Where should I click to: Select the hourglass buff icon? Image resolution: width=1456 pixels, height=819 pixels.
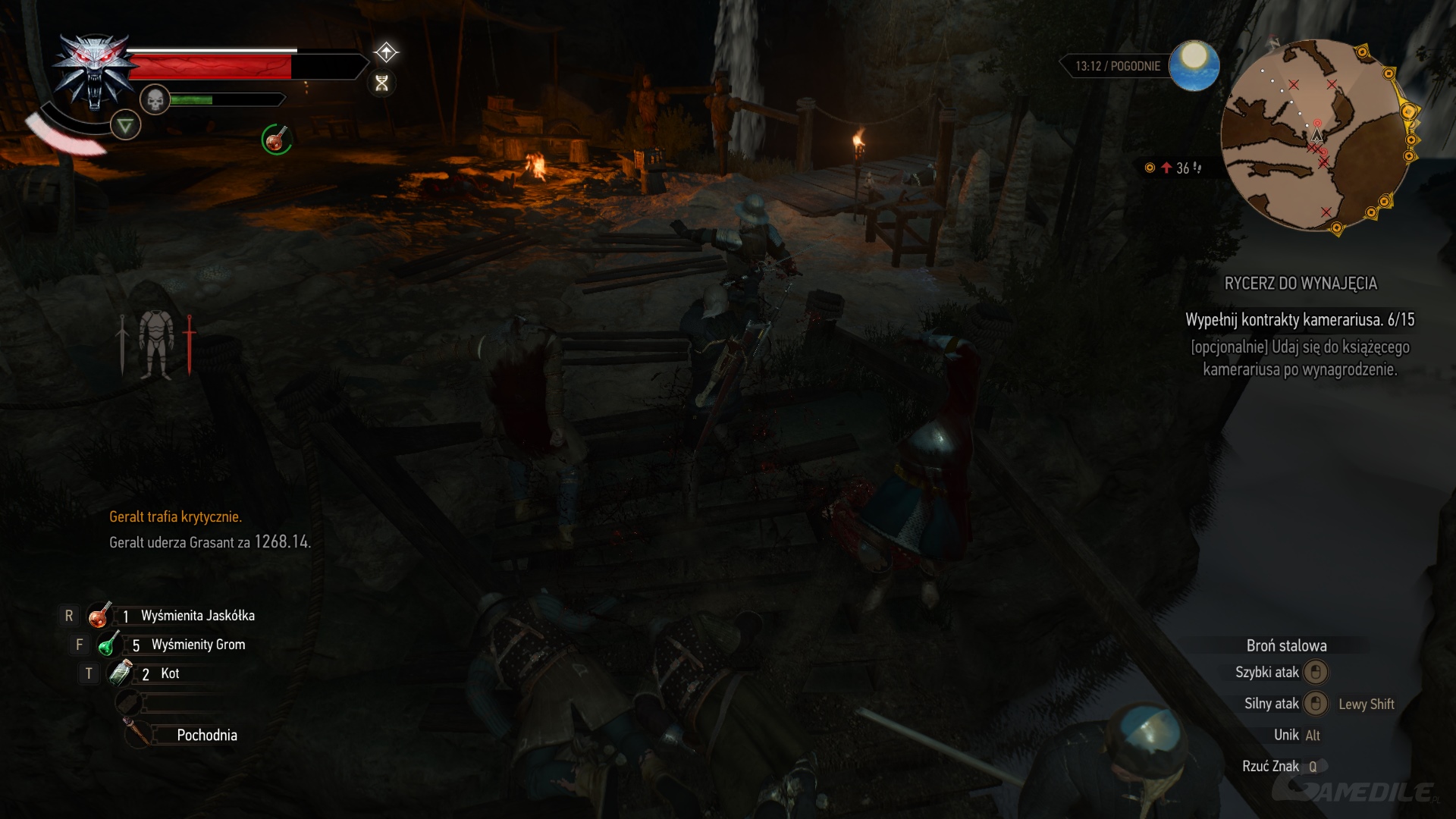382,83
